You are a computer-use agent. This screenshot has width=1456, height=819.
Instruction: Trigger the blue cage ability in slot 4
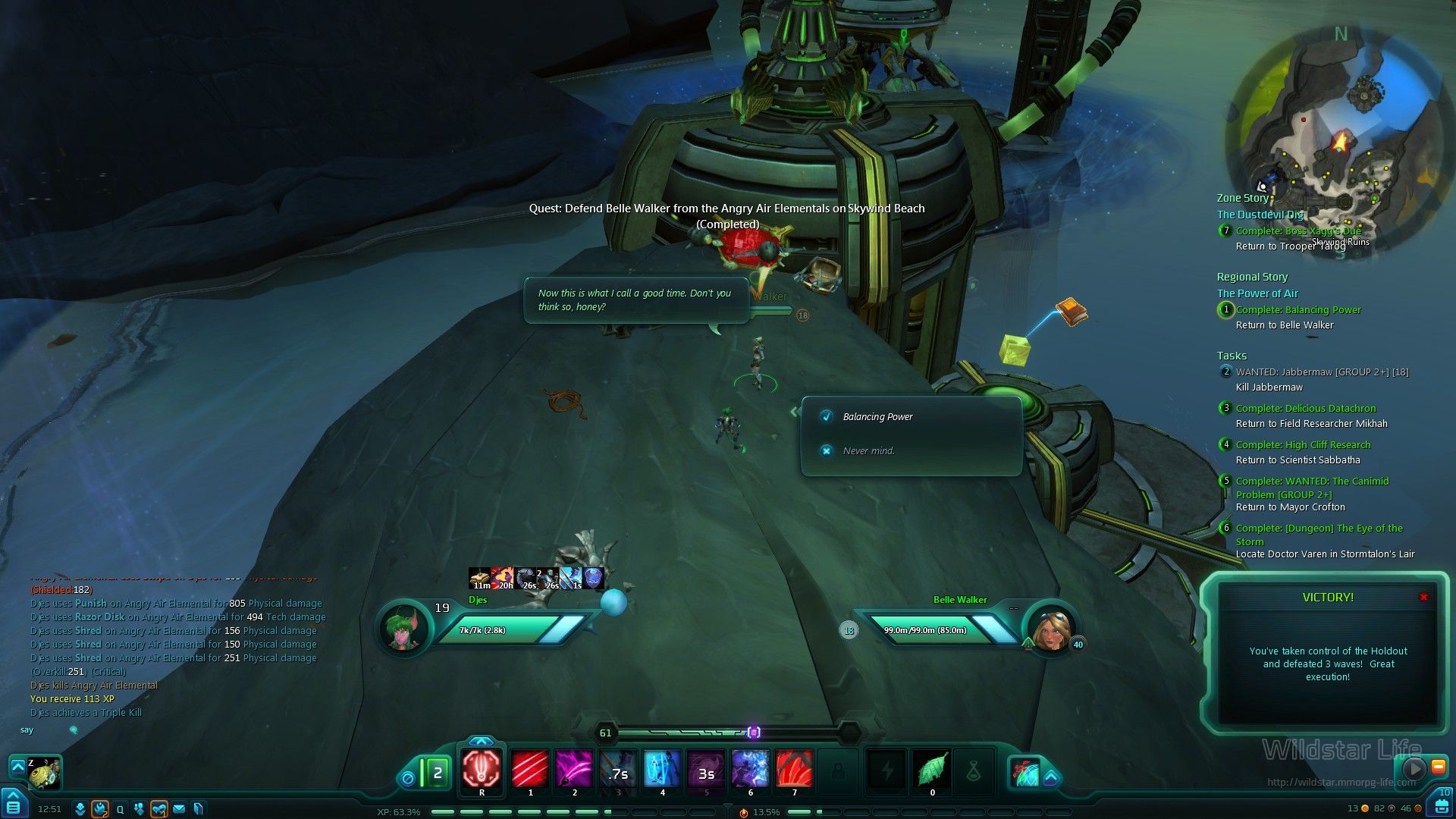(x=662, y=769)
